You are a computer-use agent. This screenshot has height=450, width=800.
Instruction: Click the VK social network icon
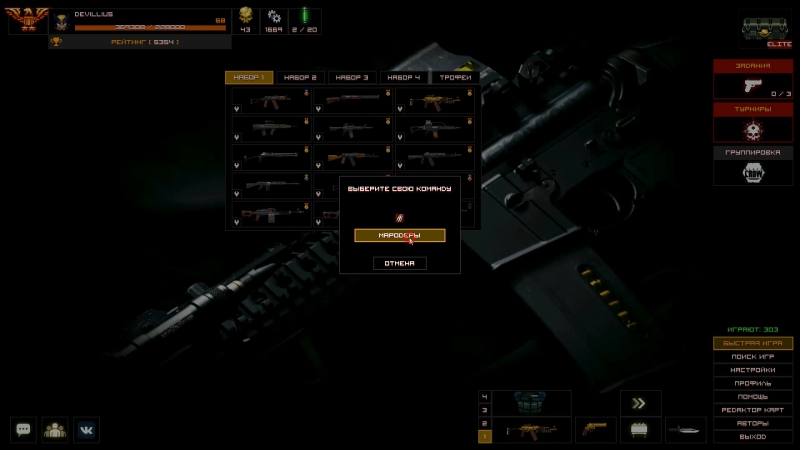point(86,429)
